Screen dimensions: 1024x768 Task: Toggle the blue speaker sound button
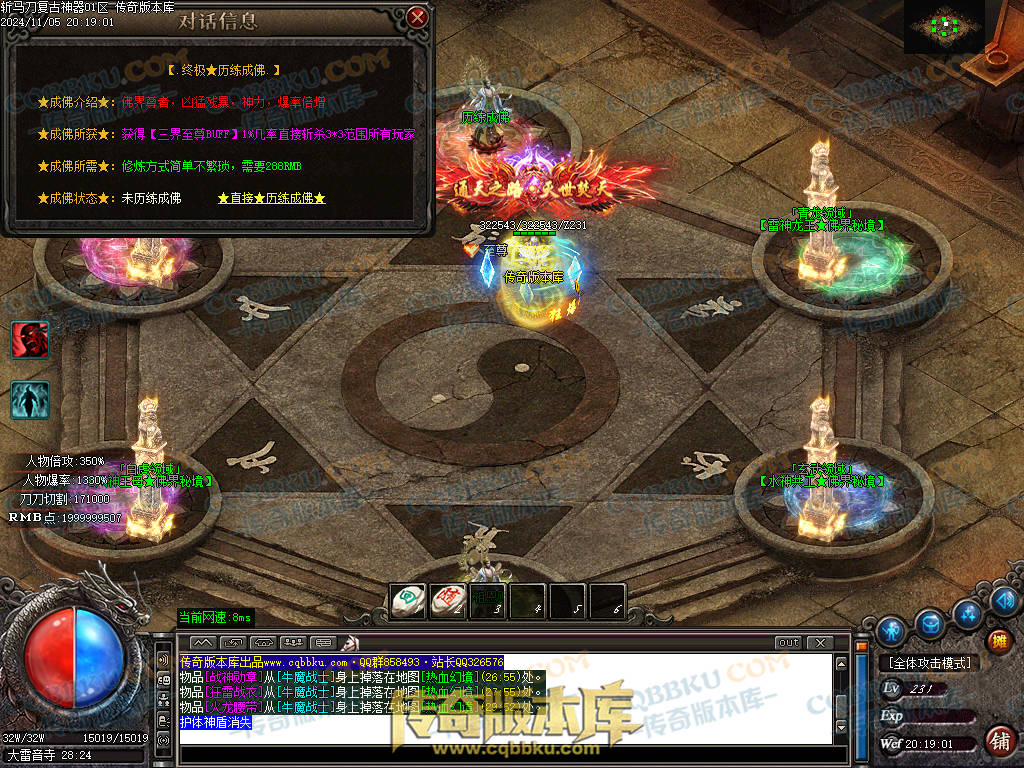pyautogui.click(x=1005, y=601)
